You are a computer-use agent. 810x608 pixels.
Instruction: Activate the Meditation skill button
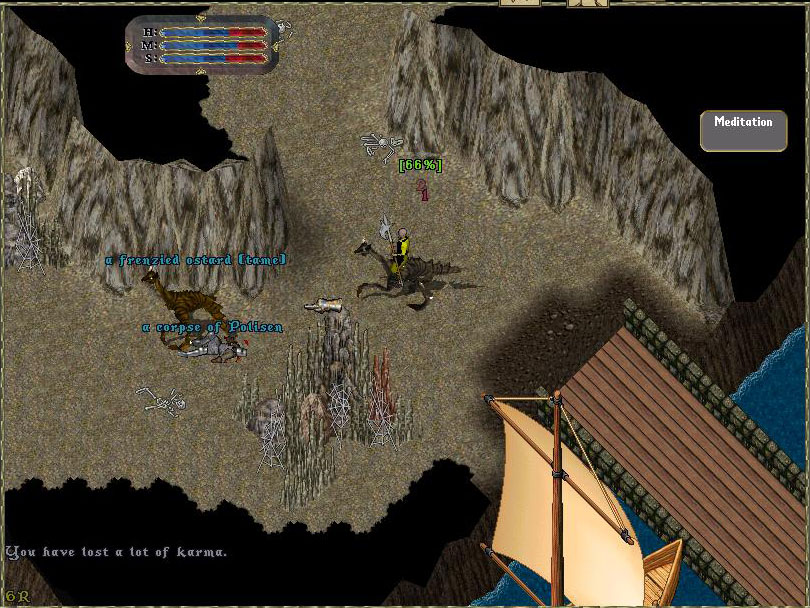[743, 130]
